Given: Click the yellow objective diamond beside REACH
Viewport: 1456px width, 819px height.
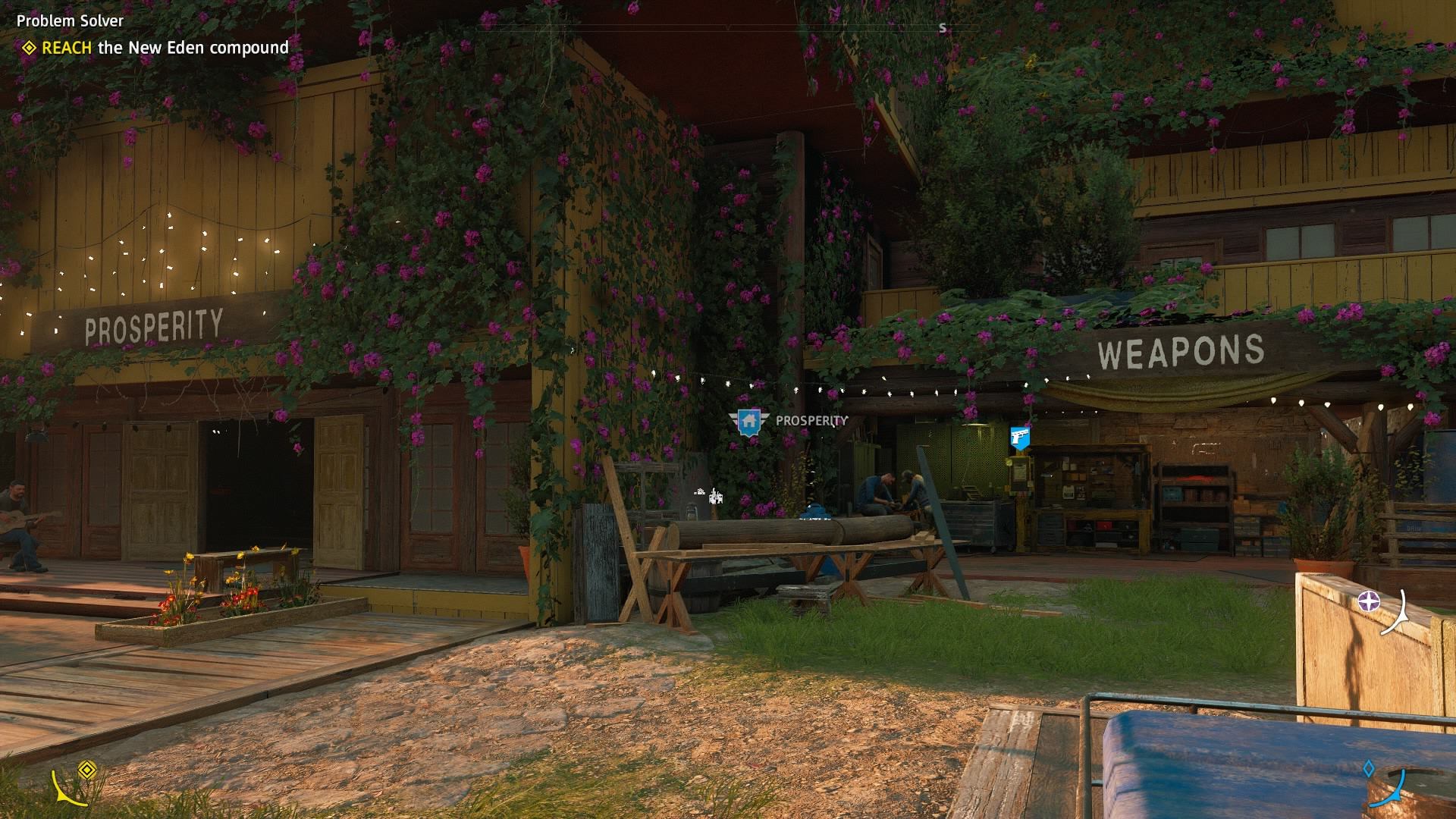Looking at the screenshot, I should click(27, 48).
